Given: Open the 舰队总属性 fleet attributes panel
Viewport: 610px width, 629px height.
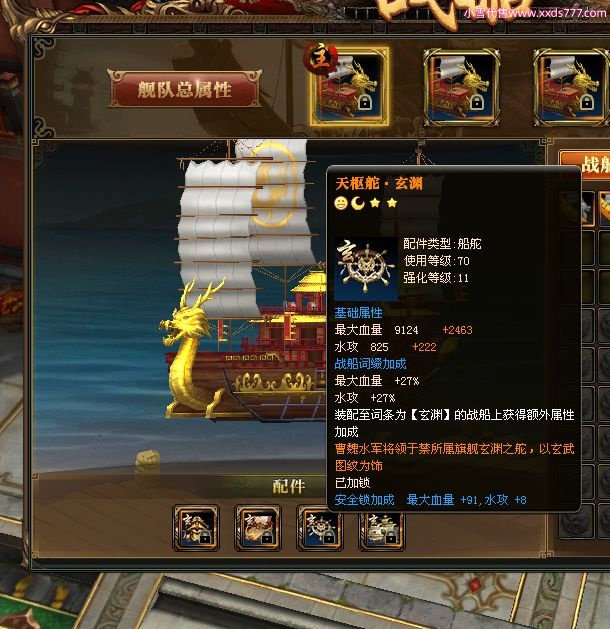Looking at the screenshot, I should pos(185,90).
